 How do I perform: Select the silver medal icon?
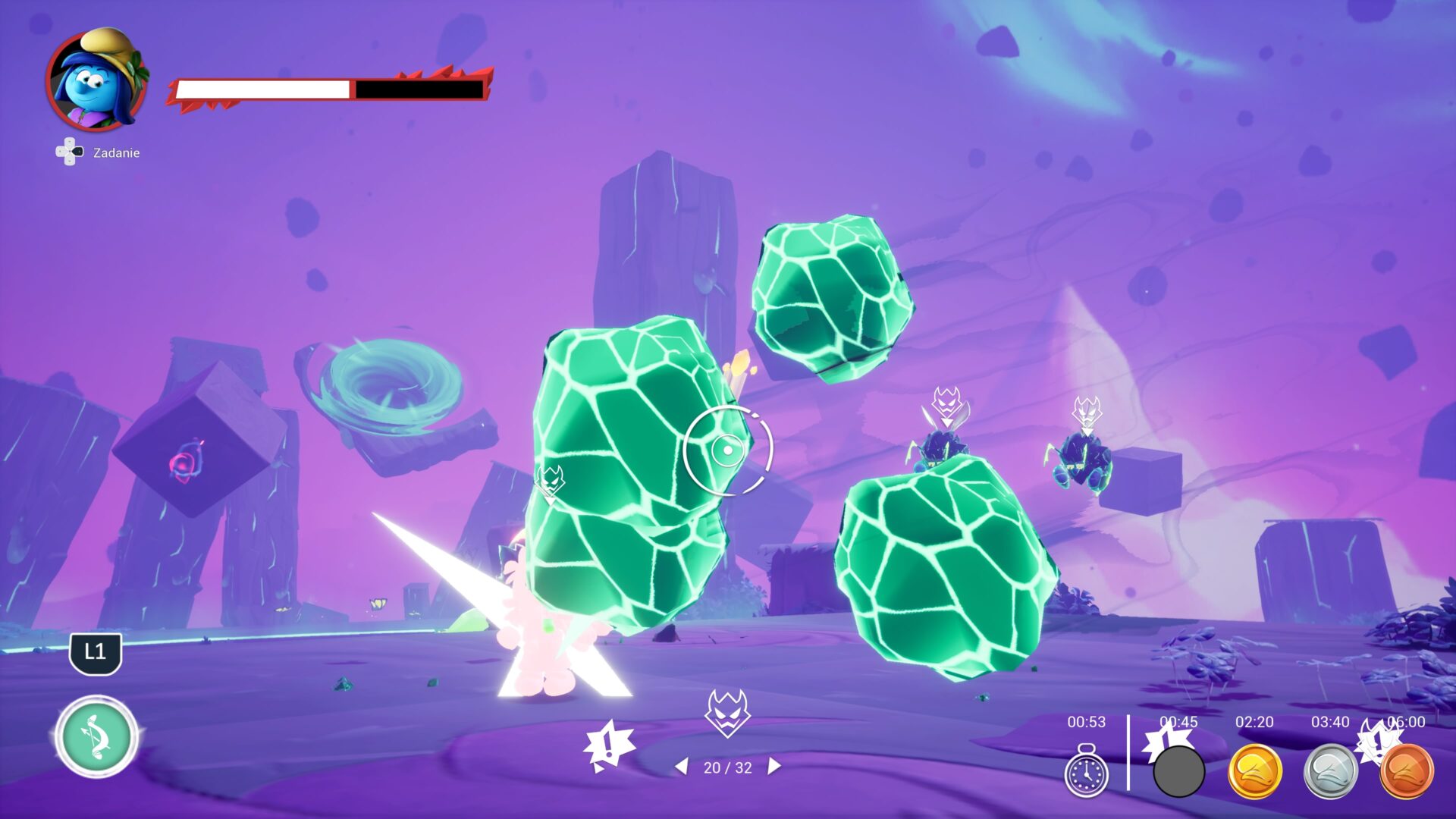[1330, 772]
